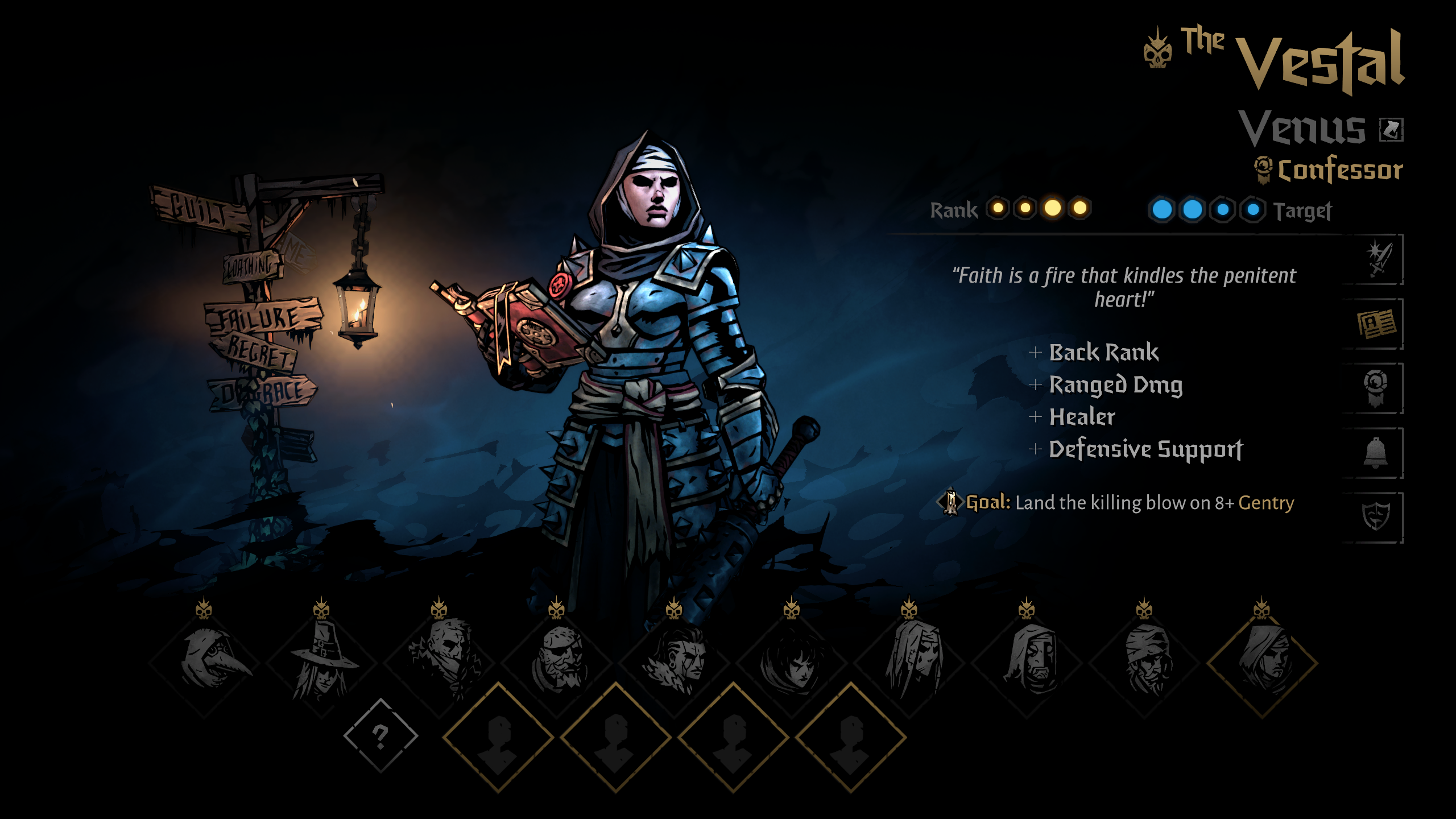Open the ribbon medal path tab
This screenshot has height=819, width=1456.
click(x=1376, y=388)
